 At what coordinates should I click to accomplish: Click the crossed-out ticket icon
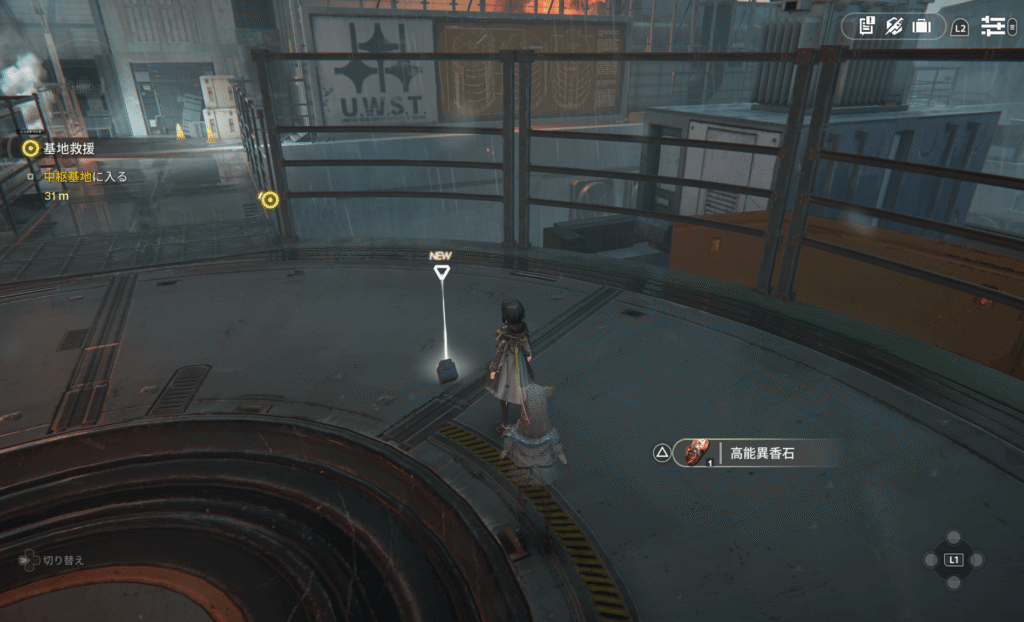(894, 26)
